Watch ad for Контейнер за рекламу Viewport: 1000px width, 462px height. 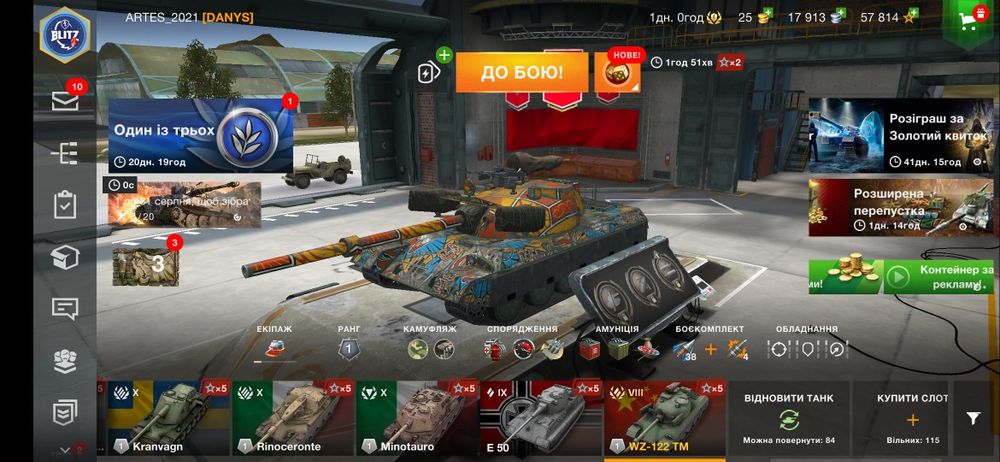(x=938, y=276)
